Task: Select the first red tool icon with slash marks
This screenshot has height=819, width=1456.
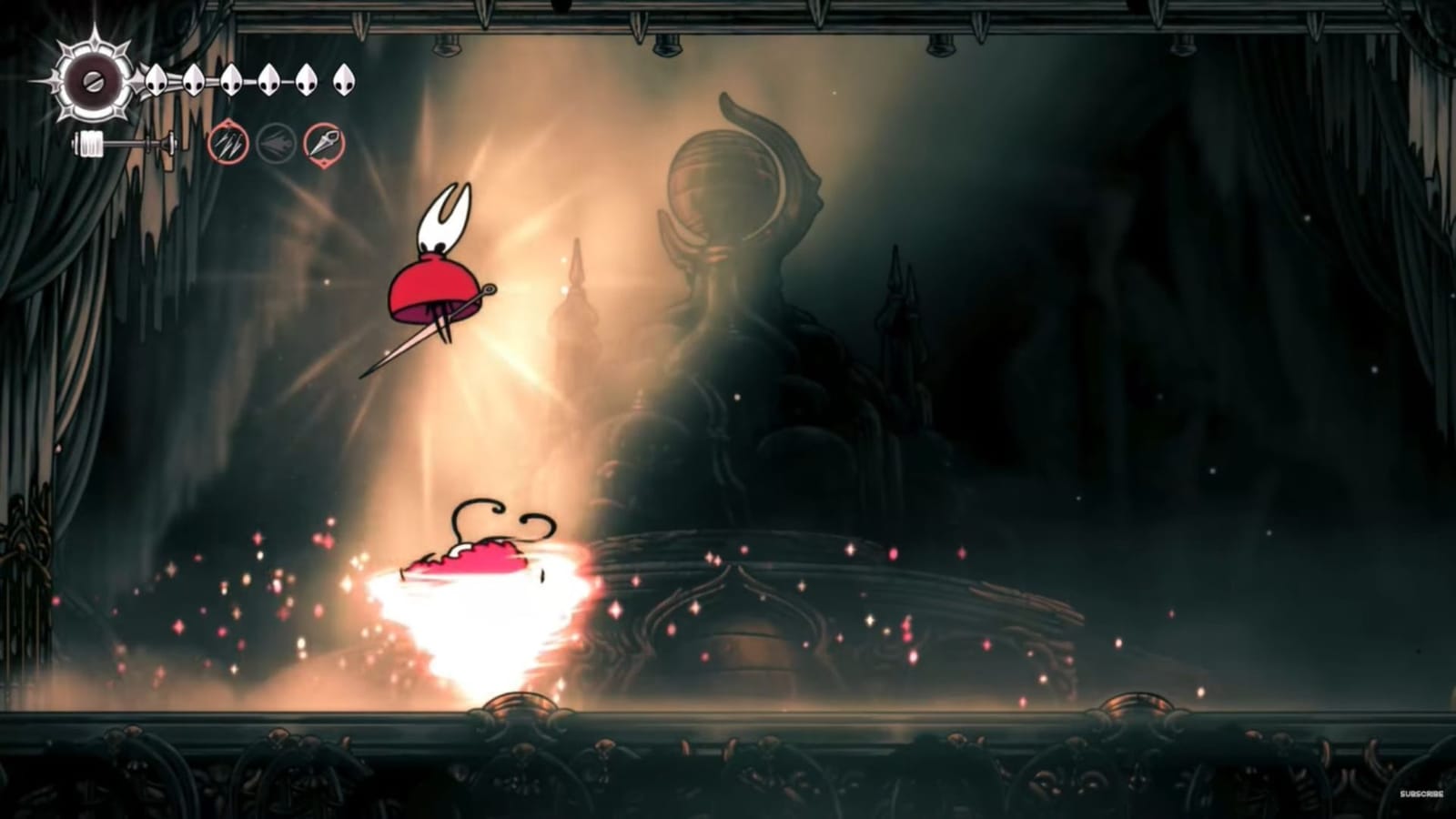Action: coord(227,143)
